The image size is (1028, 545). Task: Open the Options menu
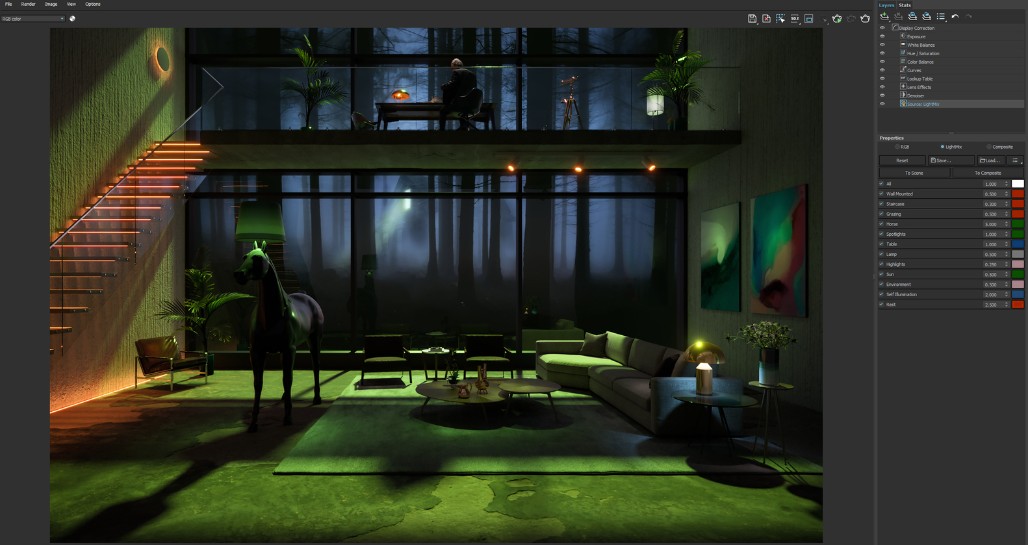click(x=92, y=4)
